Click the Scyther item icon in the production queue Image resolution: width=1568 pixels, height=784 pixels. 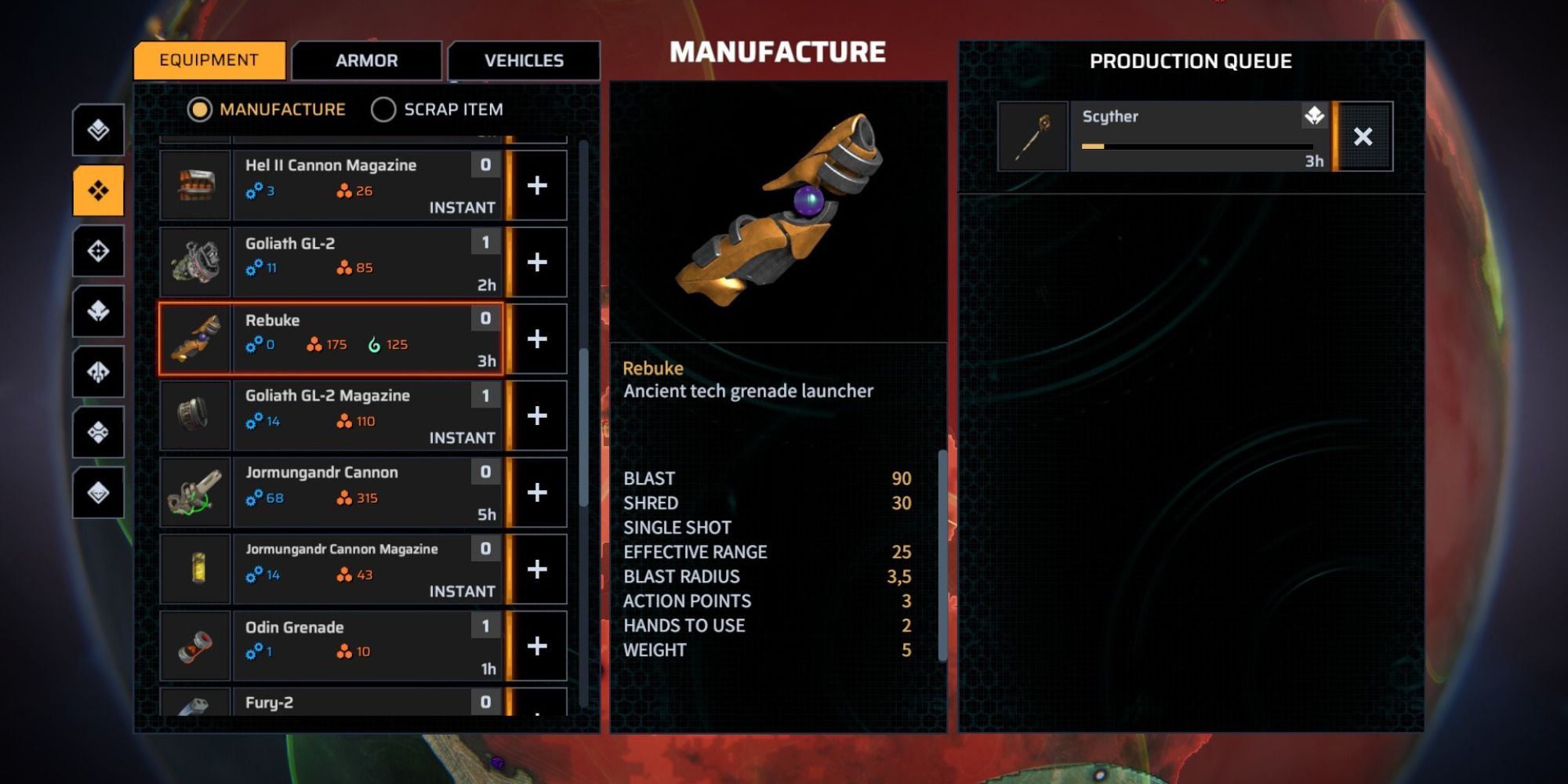[1033, 136]
